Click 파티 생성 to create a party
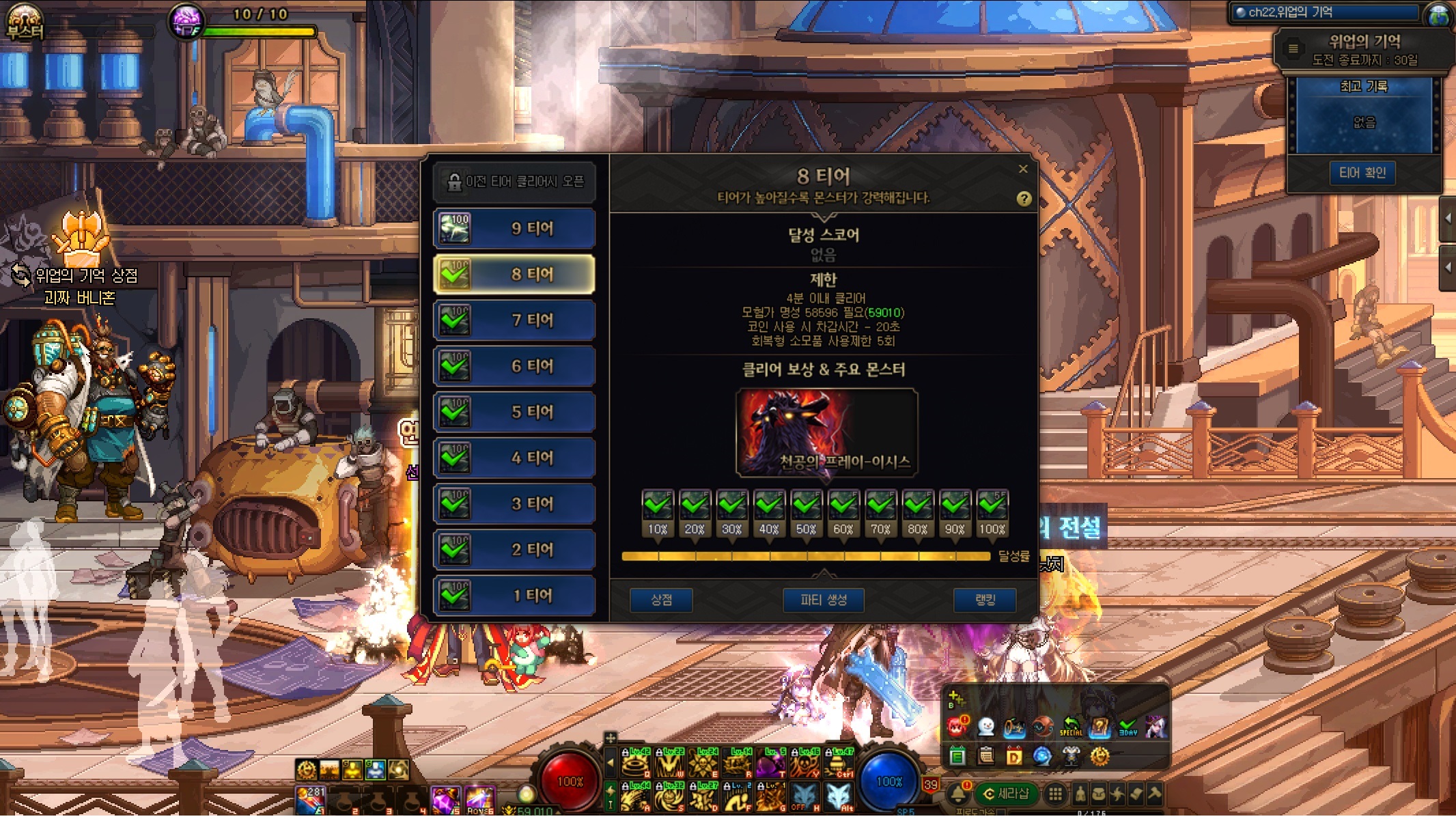1456x821 pixels. [824, 600]
